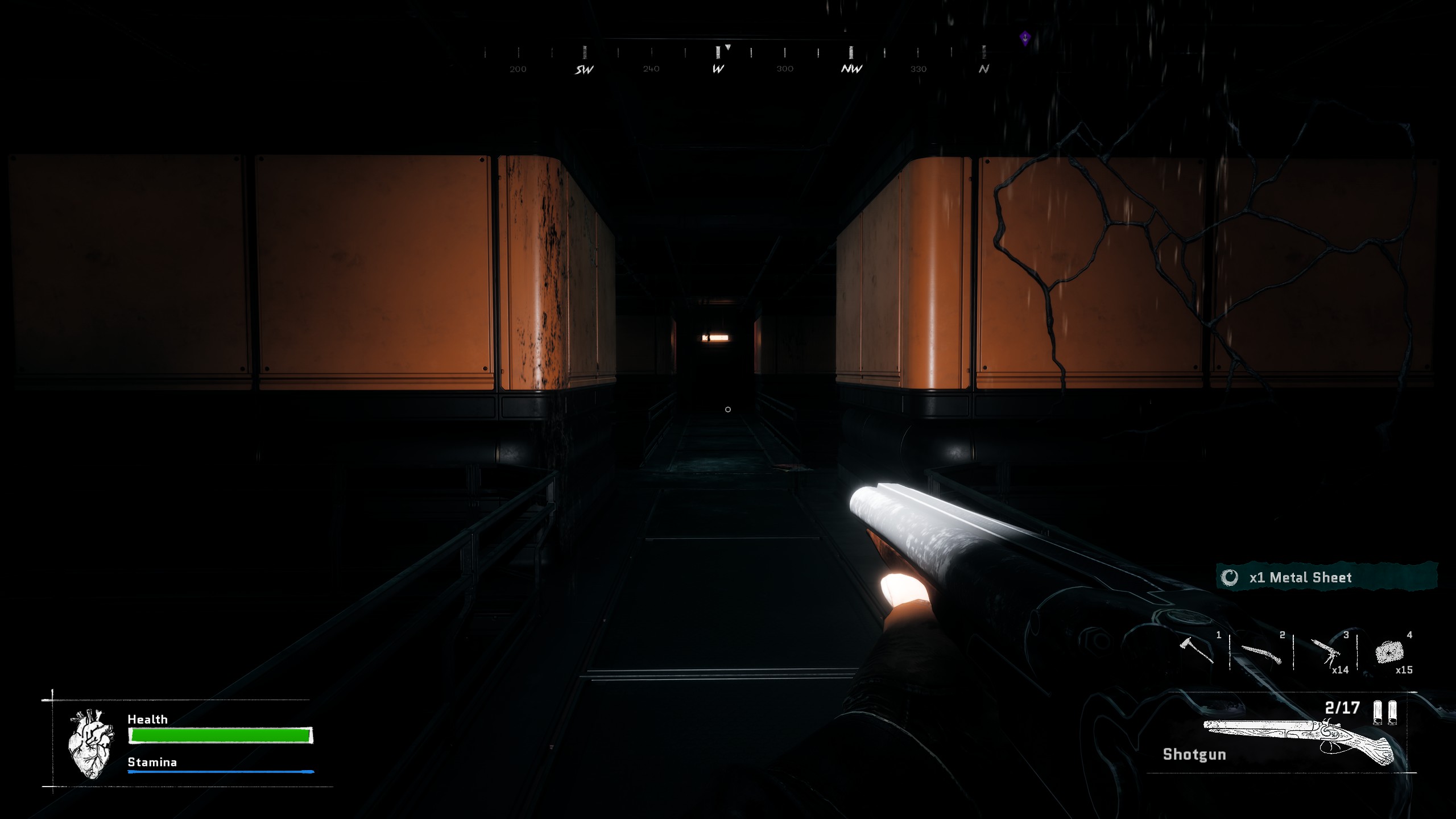Use the slot 4 item with x15 count
The height and width of the screenshot is (819, 1456).
coord(1388,652)
